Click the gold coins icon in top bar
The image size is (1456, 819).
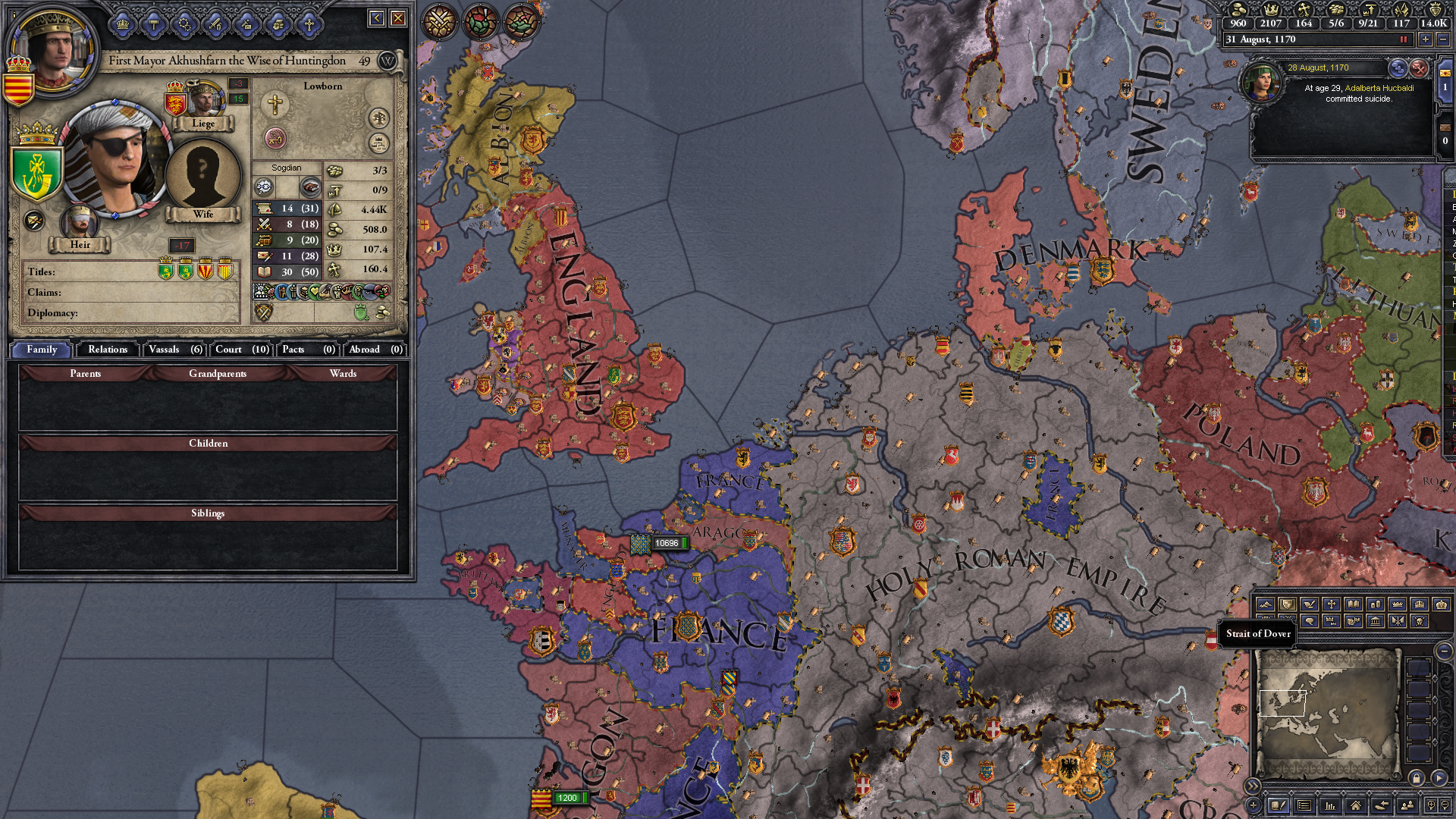(1238, 10)
